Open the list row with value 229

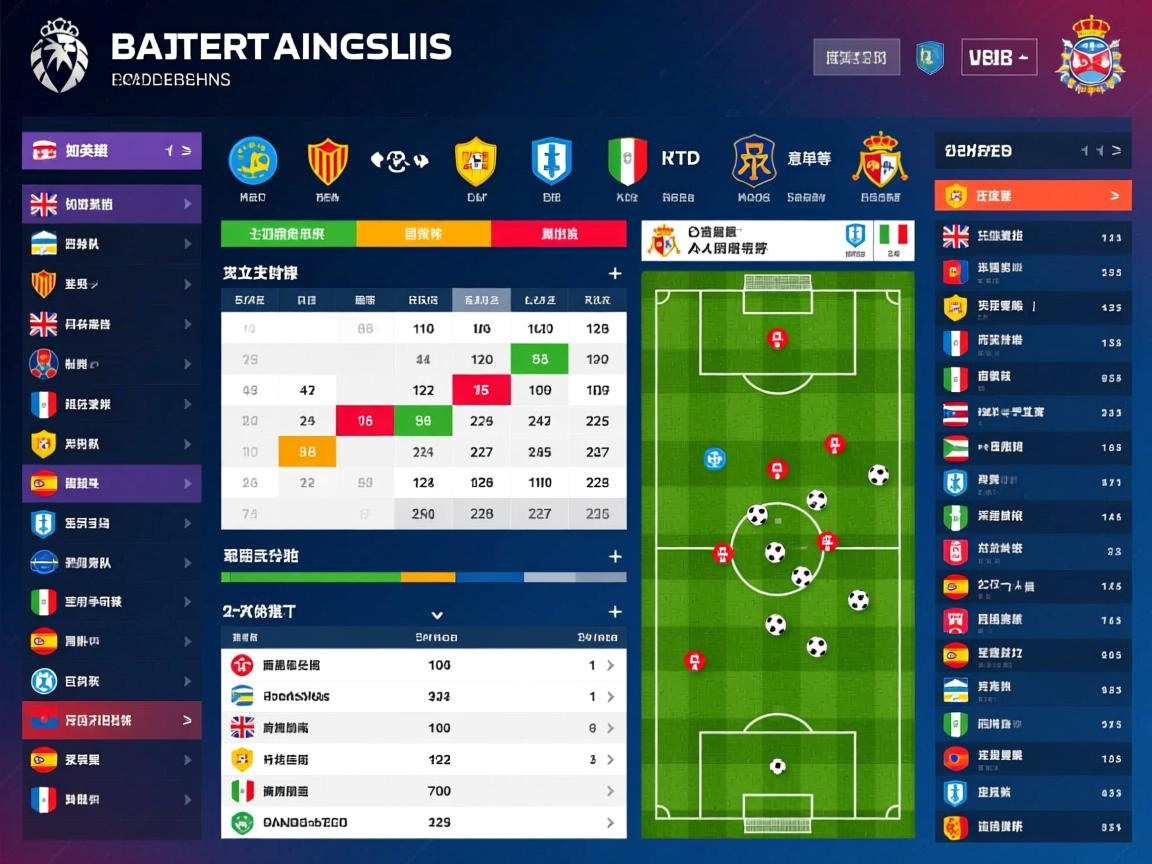click(x=423, y=823)
